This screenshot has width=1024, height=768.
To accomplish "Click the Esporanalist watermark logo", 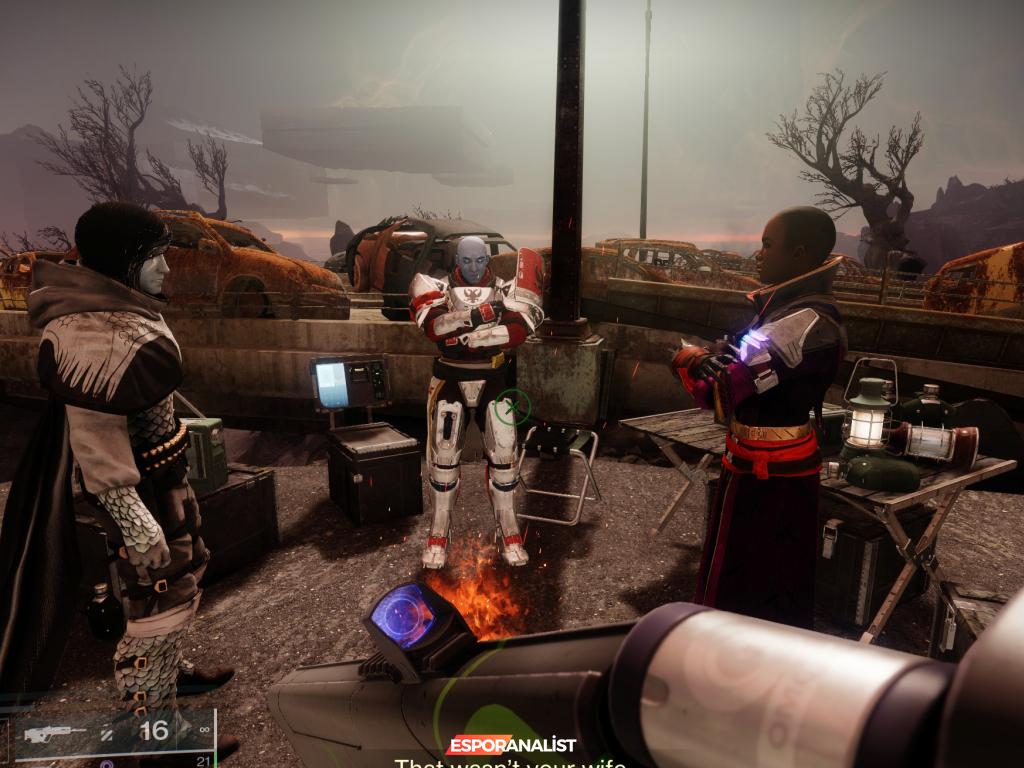I will coord(511,745).
